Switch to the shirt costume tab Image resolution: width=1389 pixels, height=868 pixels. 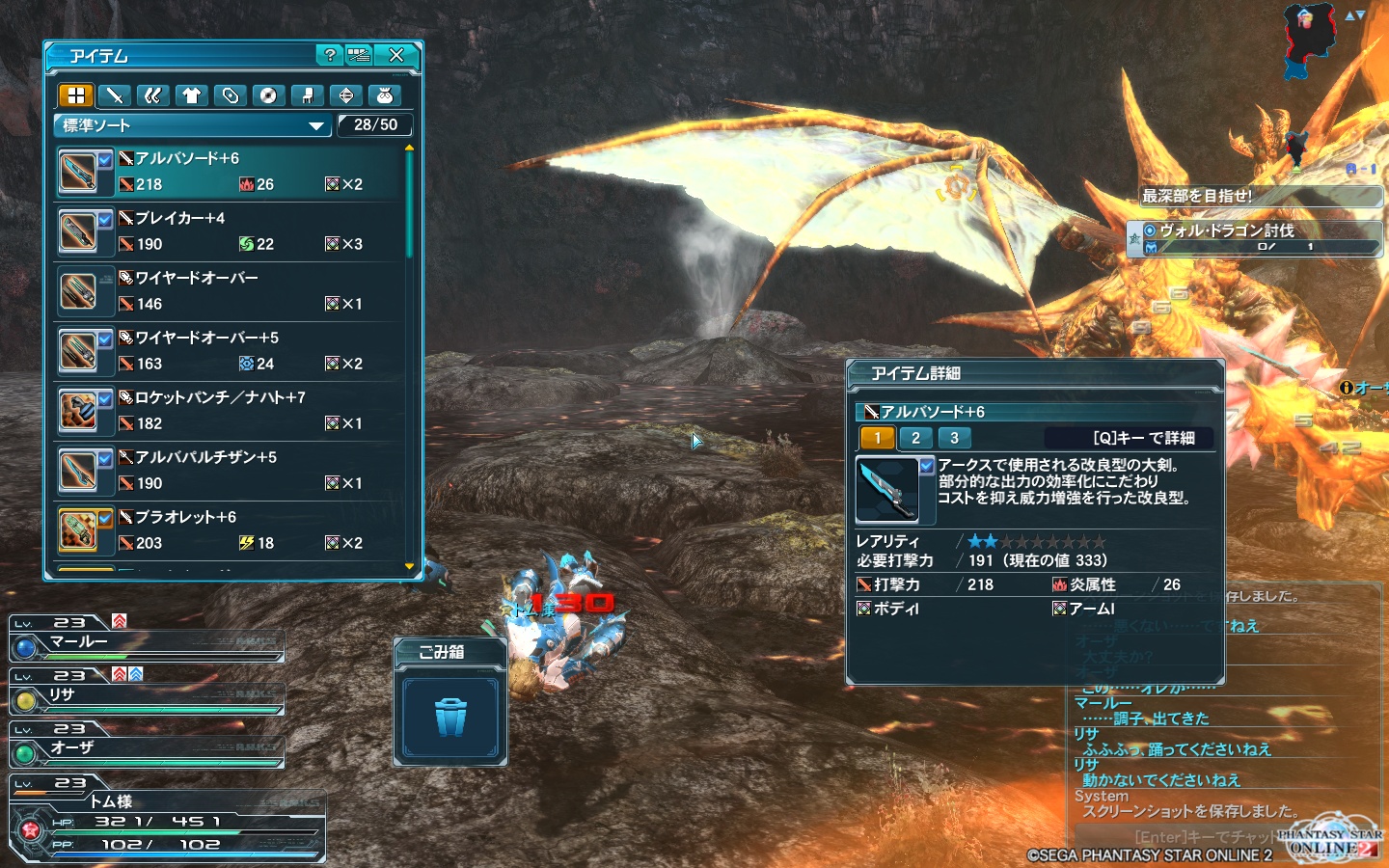(x=191, y=95)
